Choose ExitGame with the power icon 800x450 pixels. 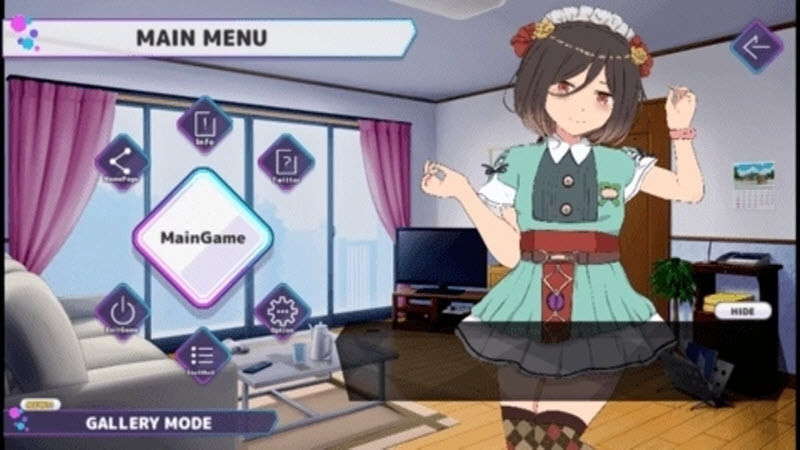[x=122, y=311]
